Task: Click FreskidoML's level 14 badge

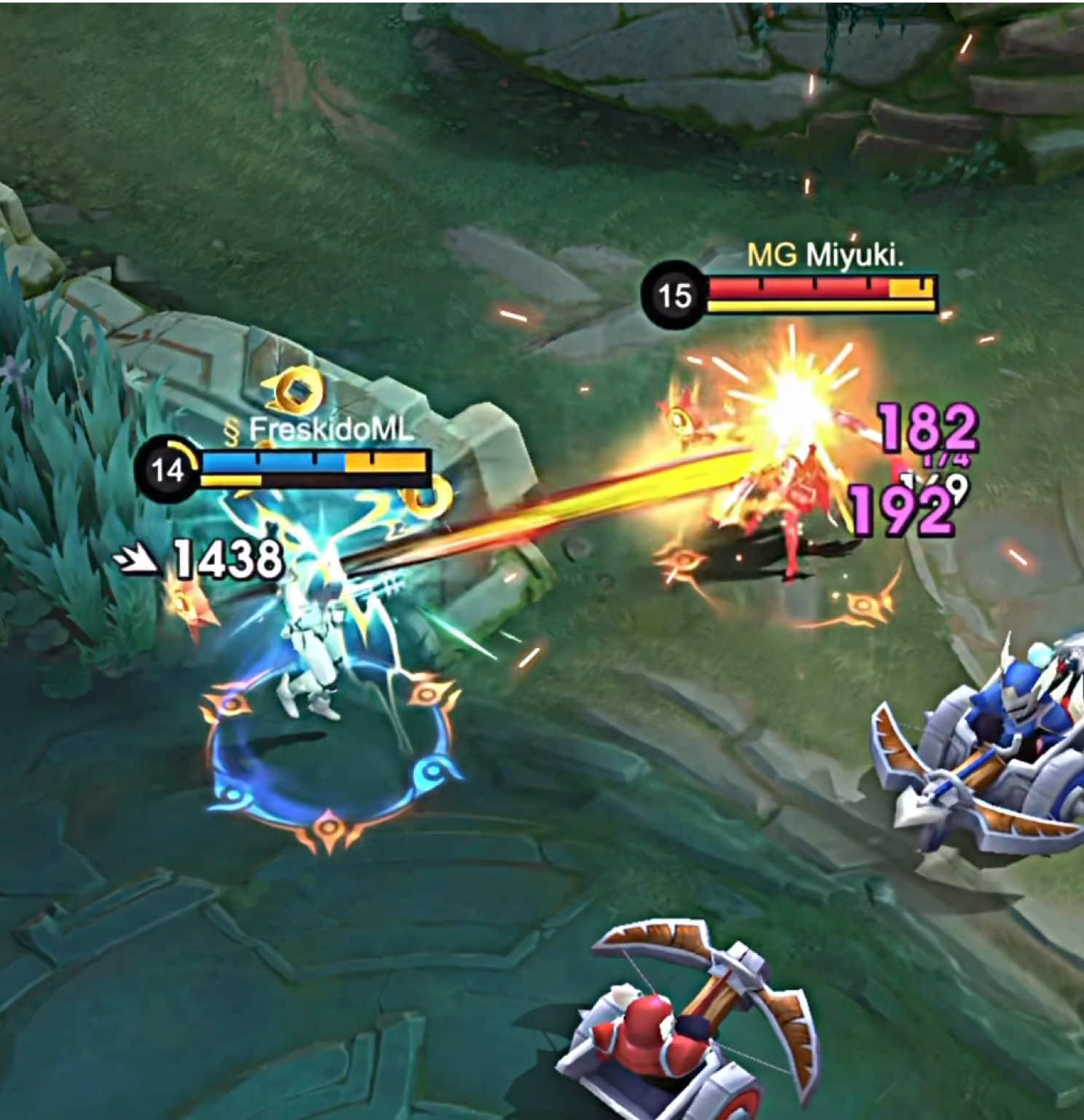Action: [170, 469]
